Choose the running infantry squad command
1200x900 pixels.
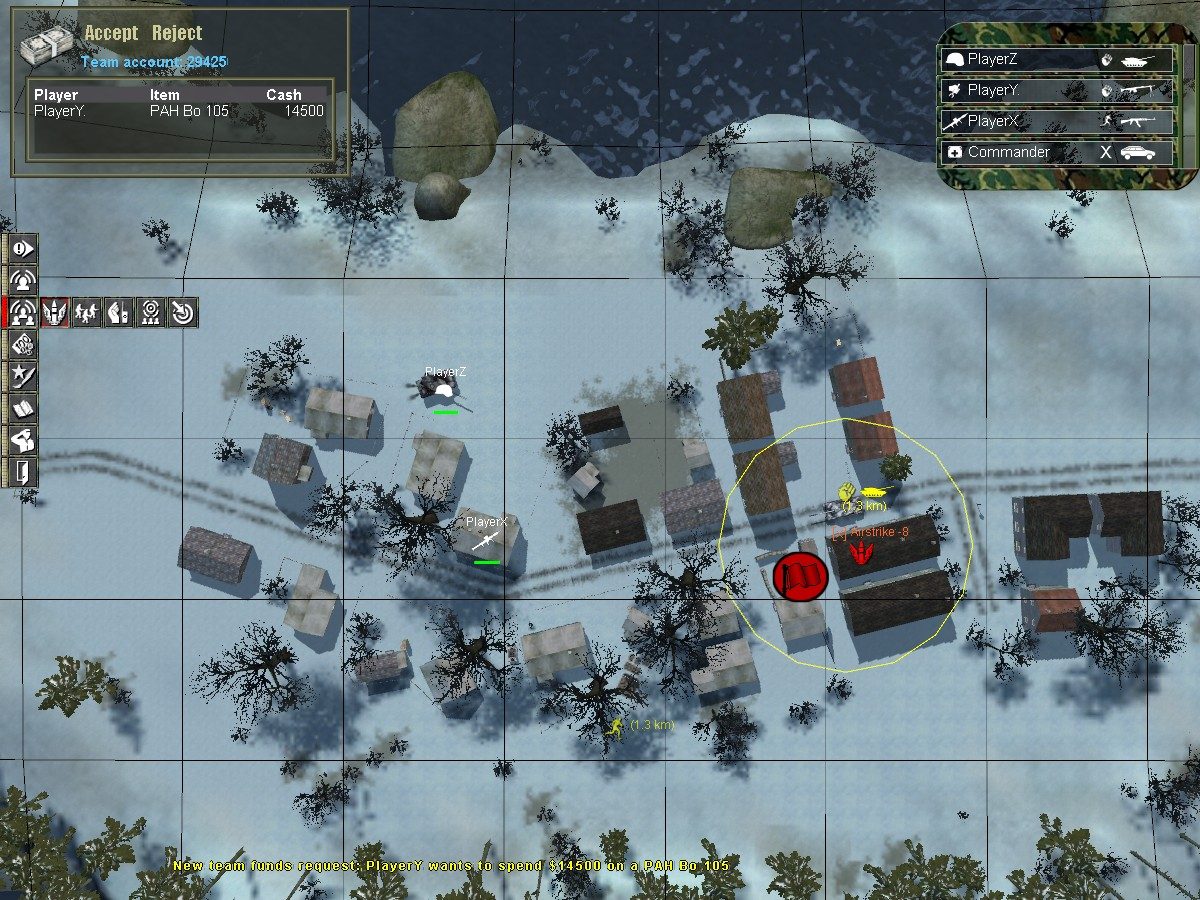[x=86, y=313]
